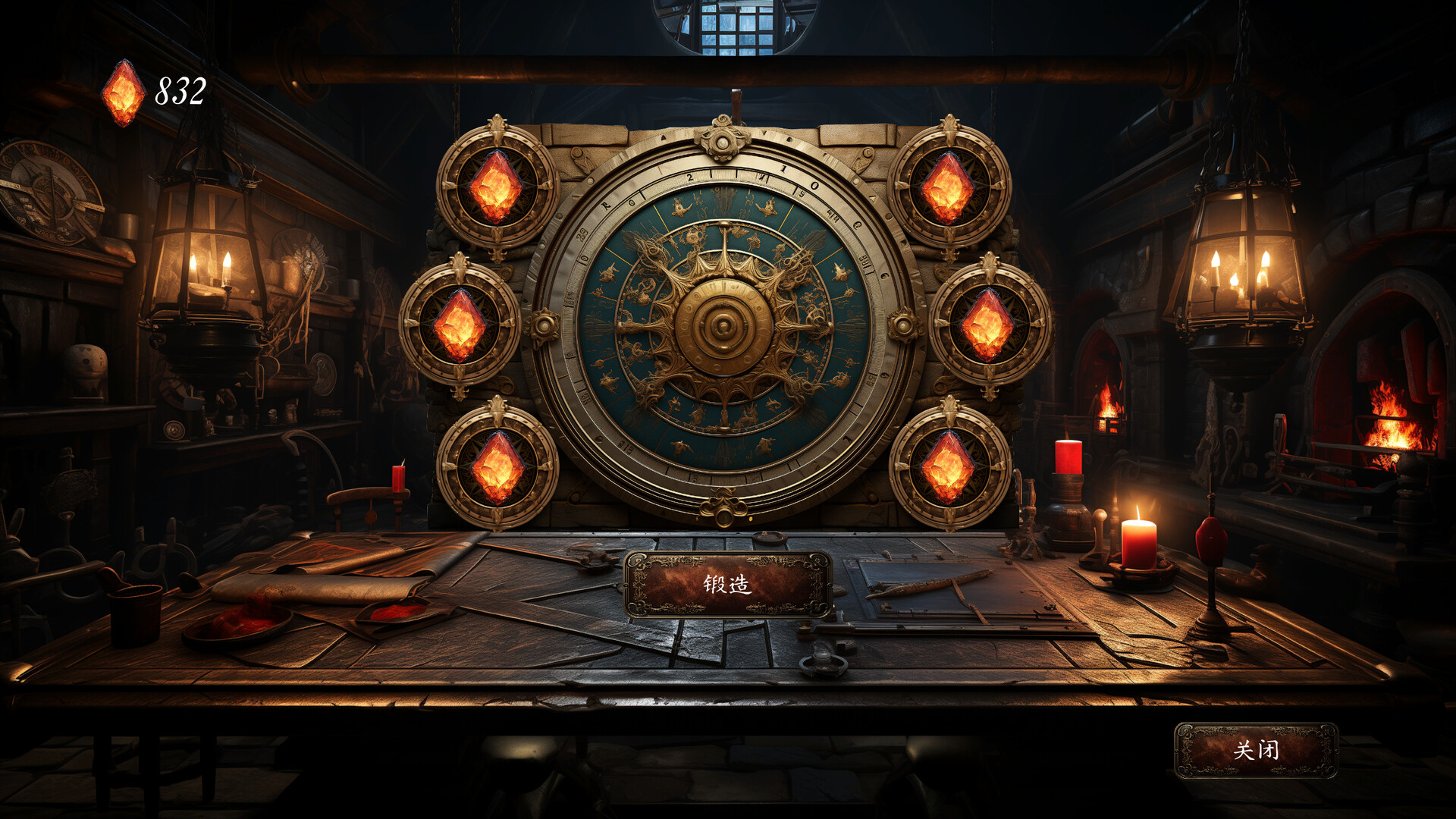Click the right circular knob on the stone frame
This screenshot has width=1456, height=819.
[904, 325]
